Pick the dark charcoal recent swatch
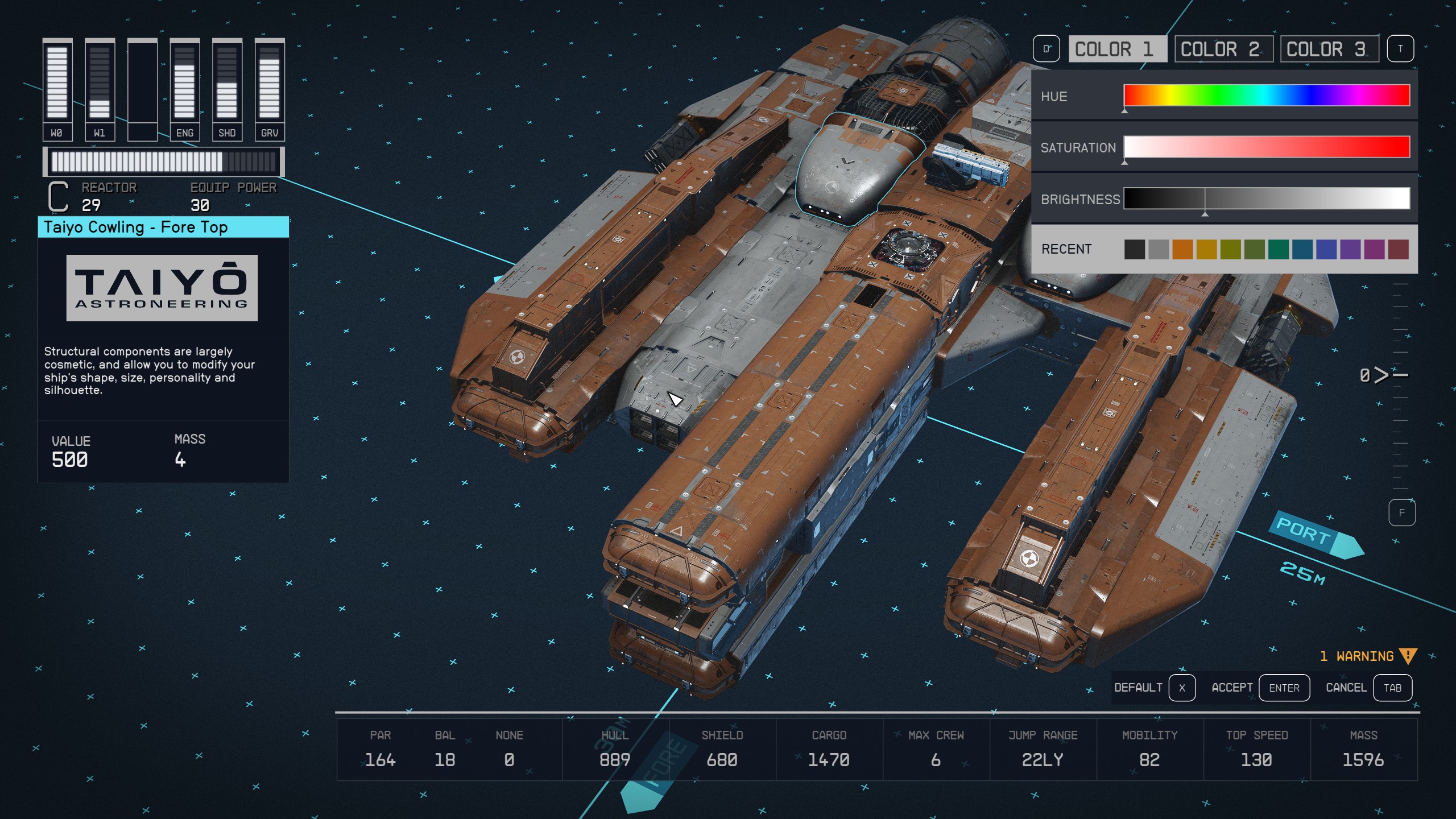 (x=1134, y=249)
